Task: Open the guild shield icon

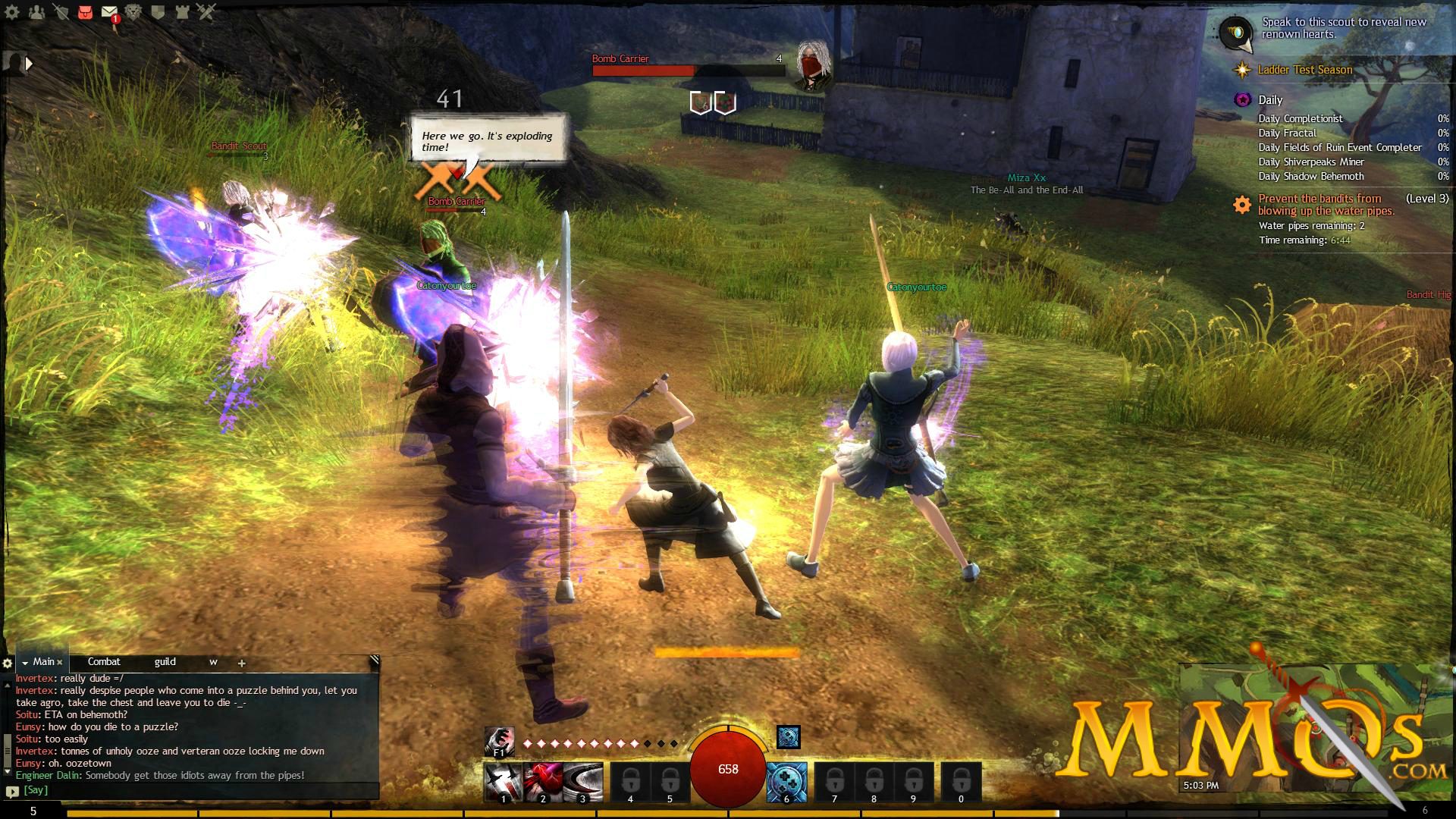Action: point(158,12)
